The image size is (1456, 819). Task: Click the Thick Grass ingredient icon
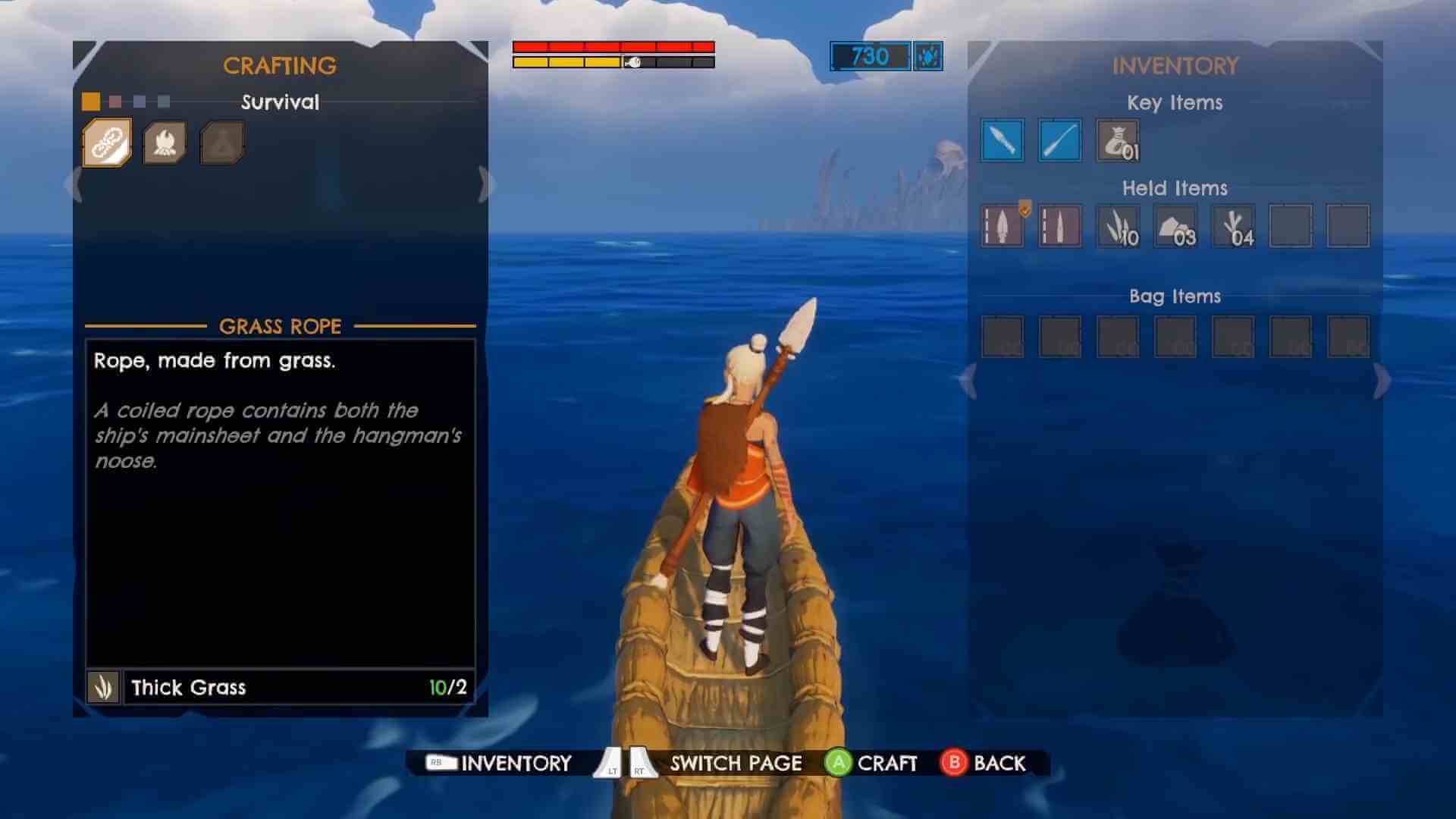pyautogui.click(x=103, y=687)
